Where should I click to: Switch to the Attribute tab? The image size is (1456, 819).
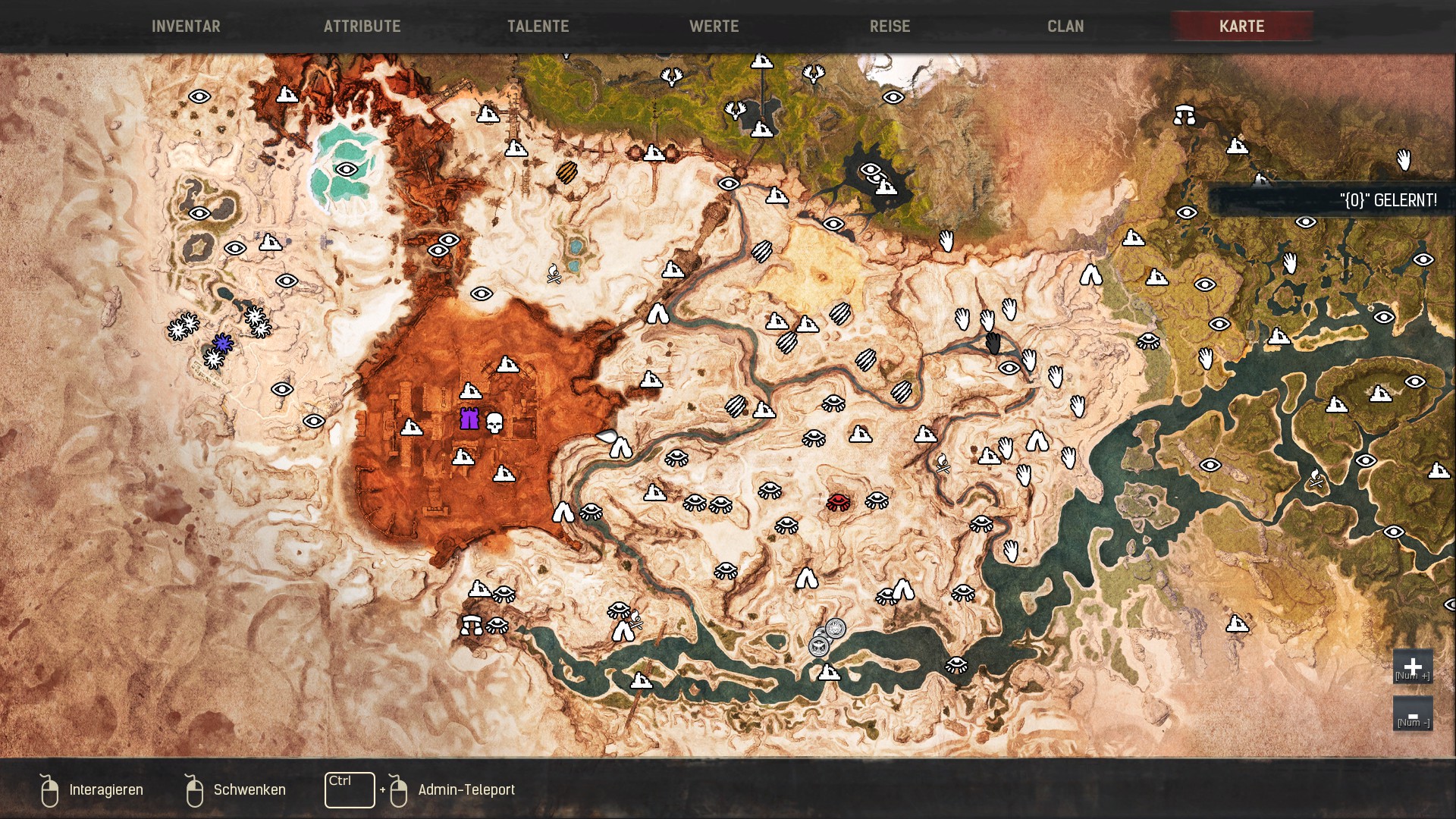tap(362, 27)
